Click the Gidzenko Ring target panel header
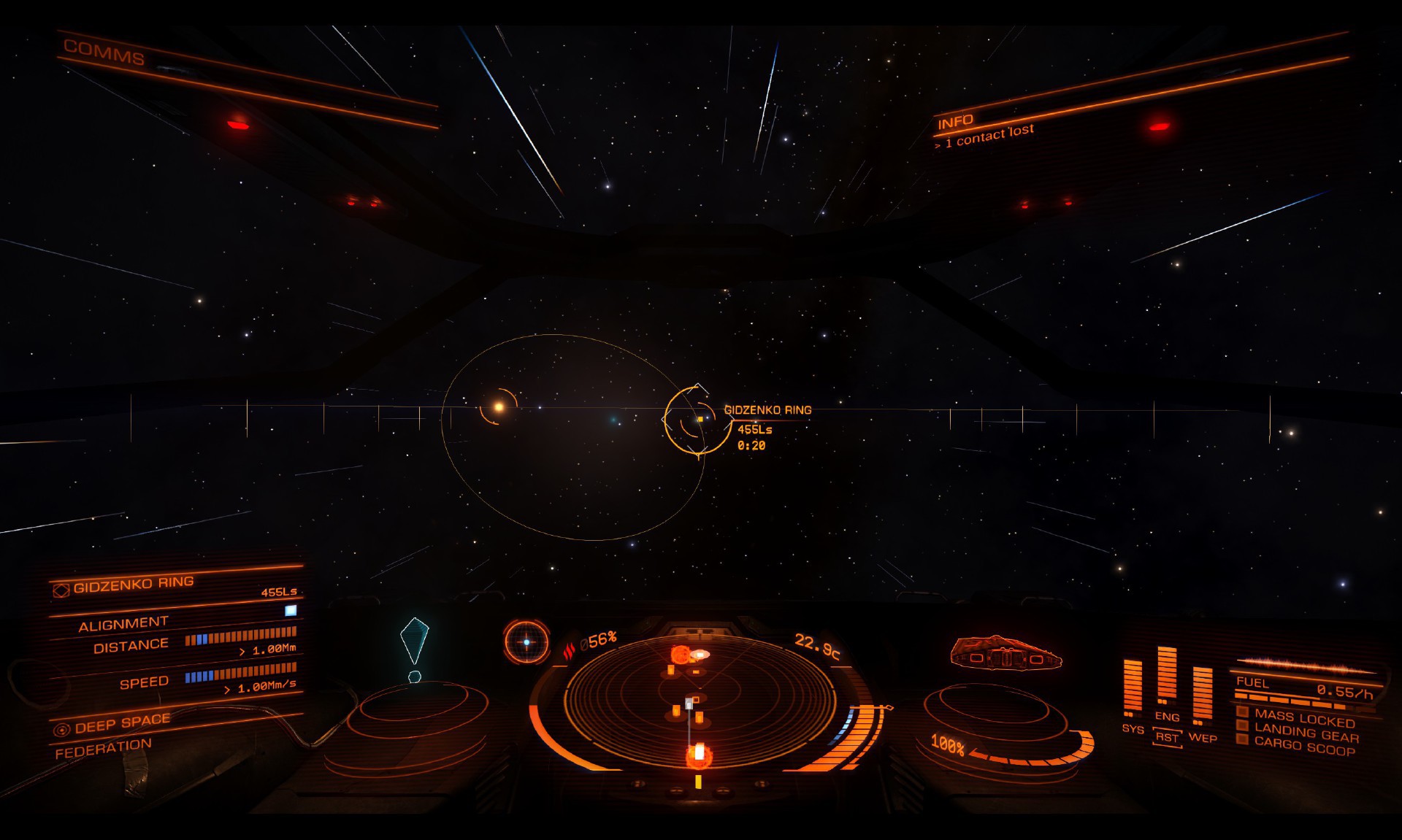Image resolution: width=1402 pixels, height=840 pixels. click(x=134, y=583)
